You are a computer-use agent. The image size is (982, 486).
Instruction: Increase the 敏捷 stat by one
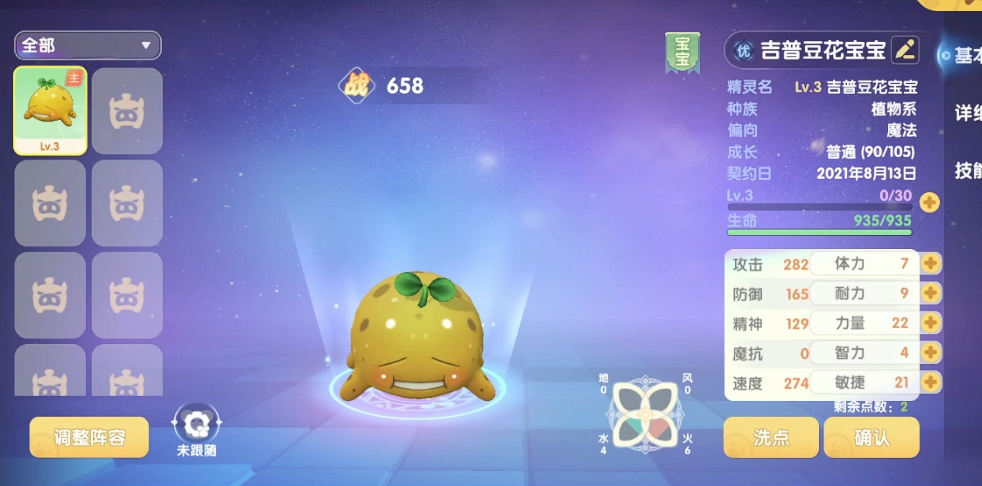931,382
